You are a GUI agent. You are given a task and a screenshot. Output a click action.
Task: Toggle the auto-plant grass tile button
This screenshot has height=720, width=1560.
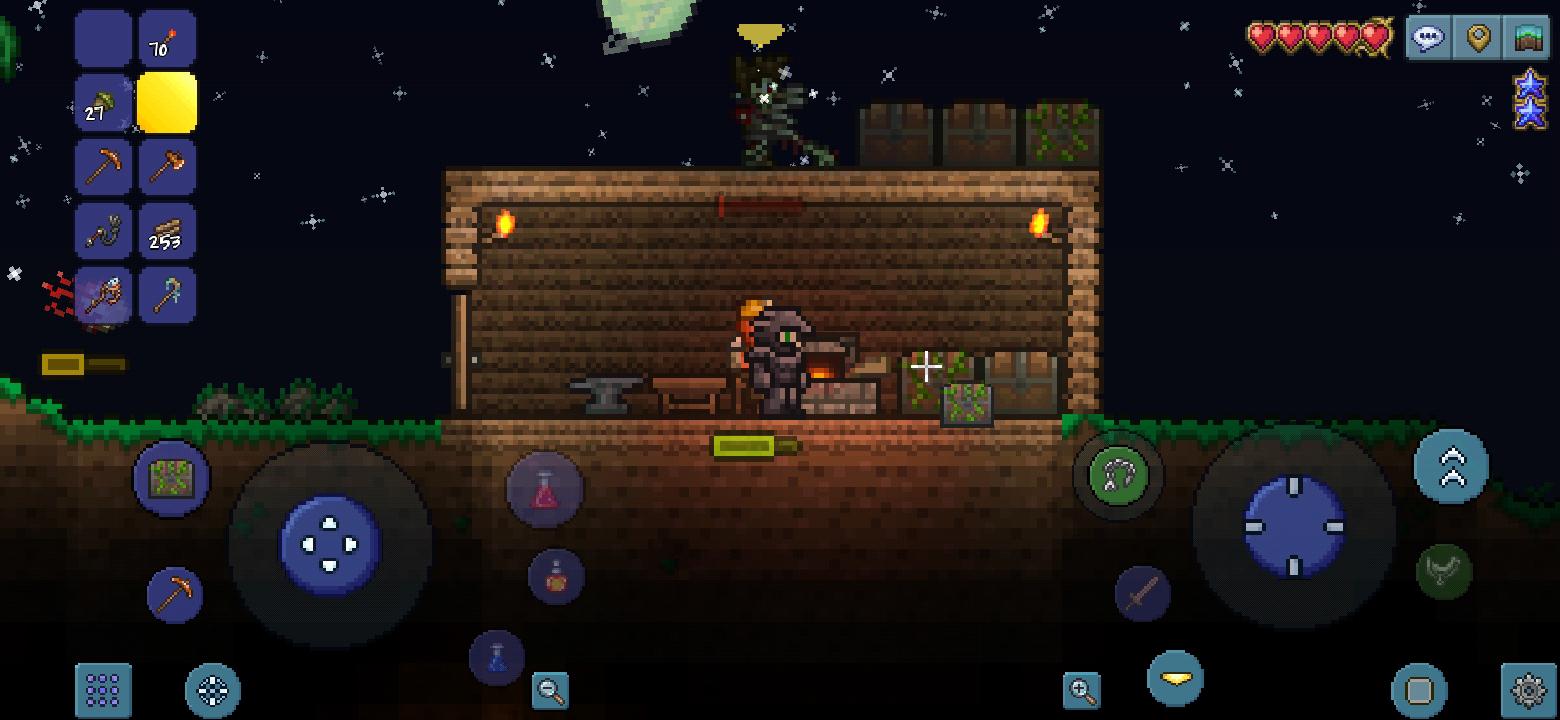(x=171, y=479)
